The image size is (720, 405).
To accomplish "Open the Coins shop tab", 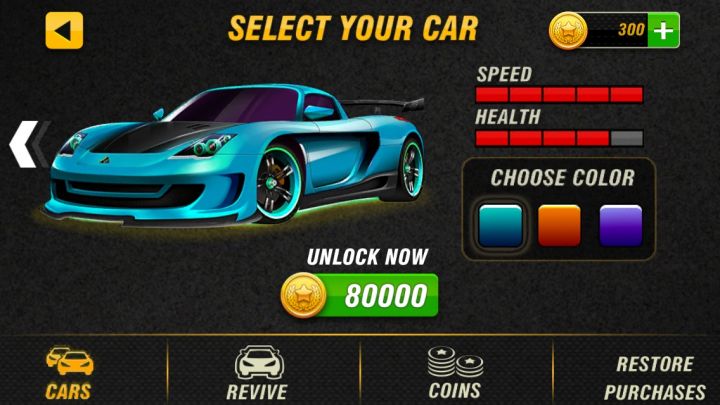I will click(x=455, y=372).
